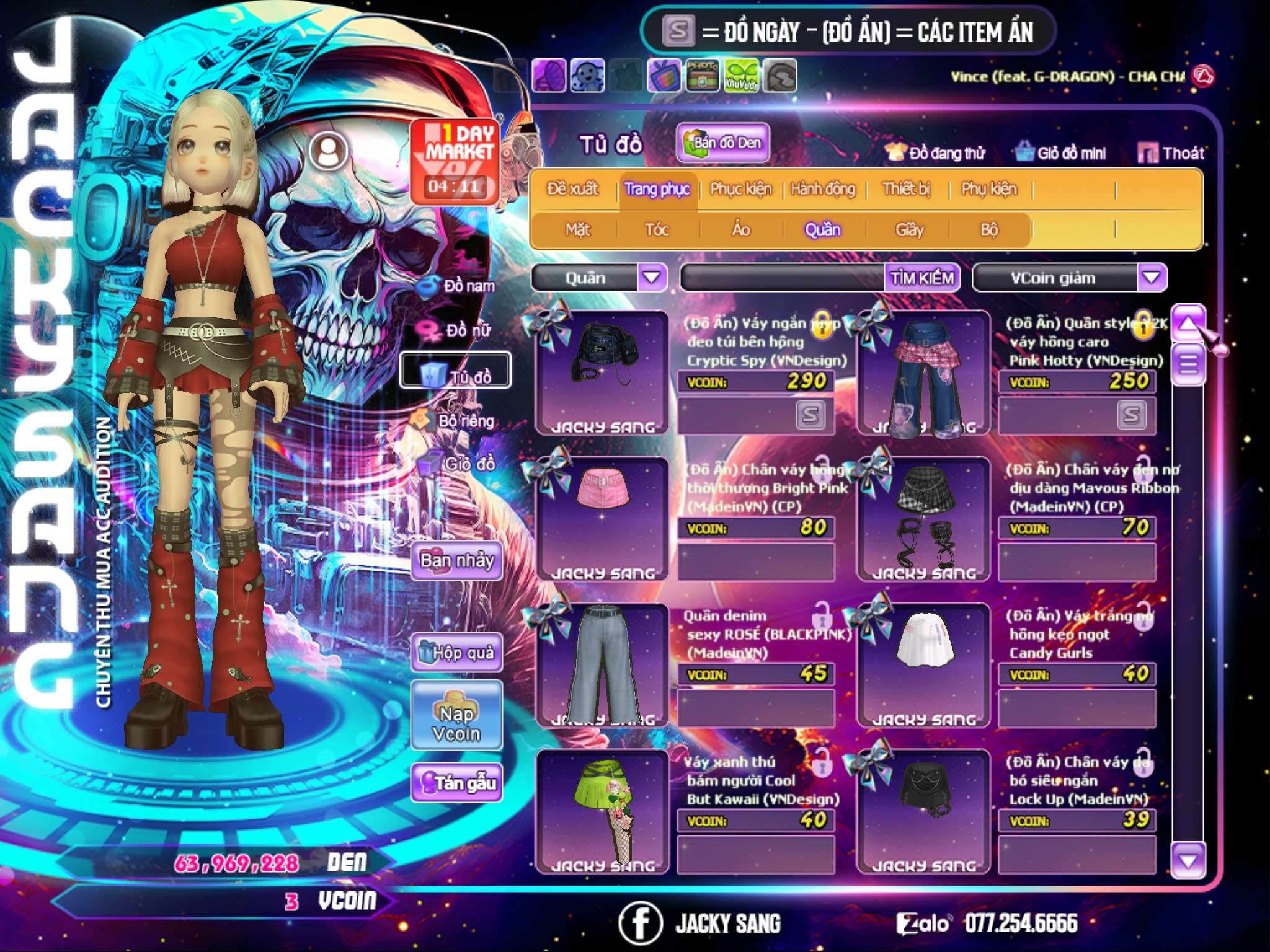Open the Bán đồ Den shop button
The width and height of the screenshot is (1270, 952).
coord(723,143)
